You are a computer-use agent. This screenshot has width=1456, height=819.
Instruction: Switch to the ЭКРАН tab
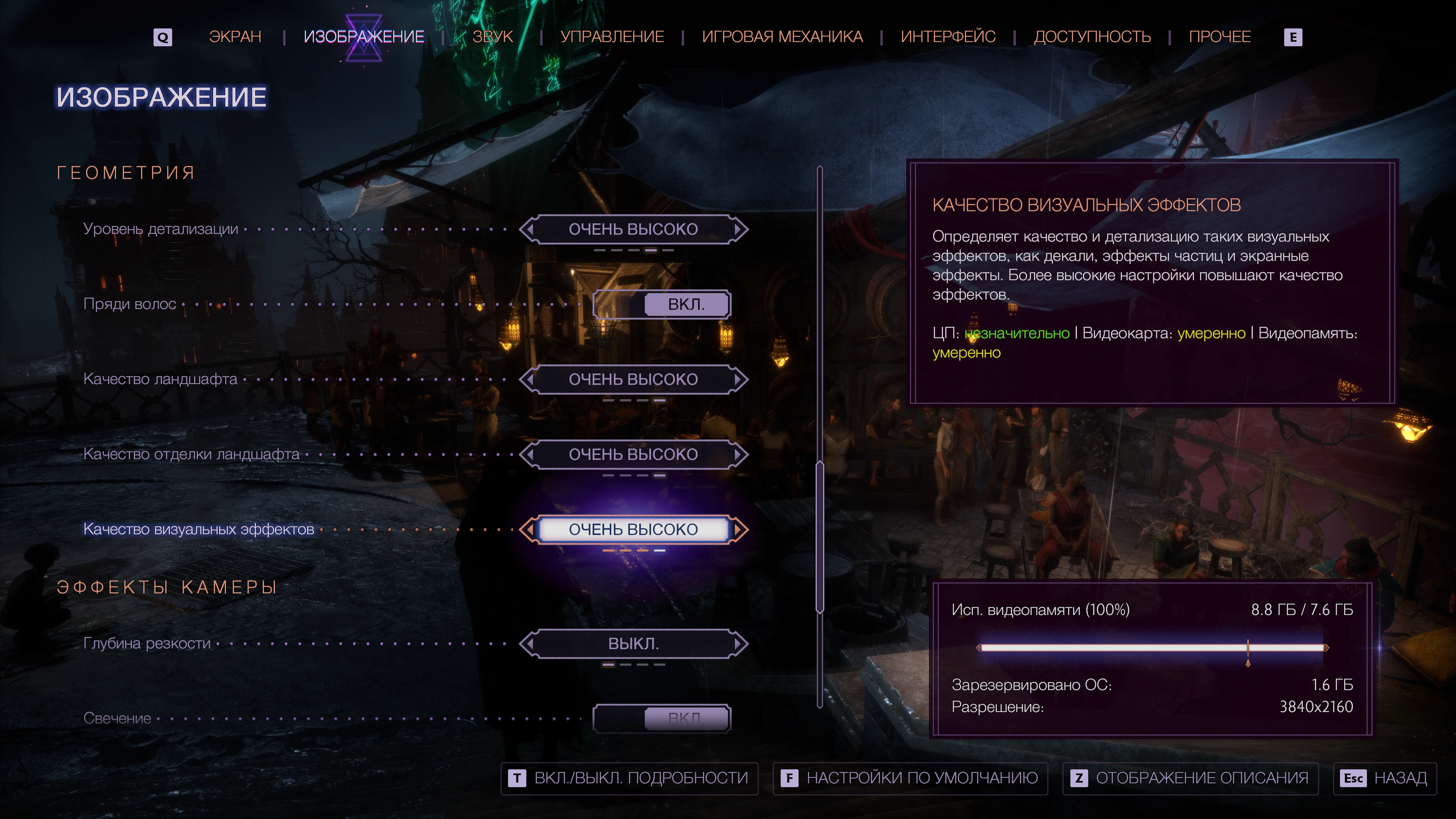point(235,37)
